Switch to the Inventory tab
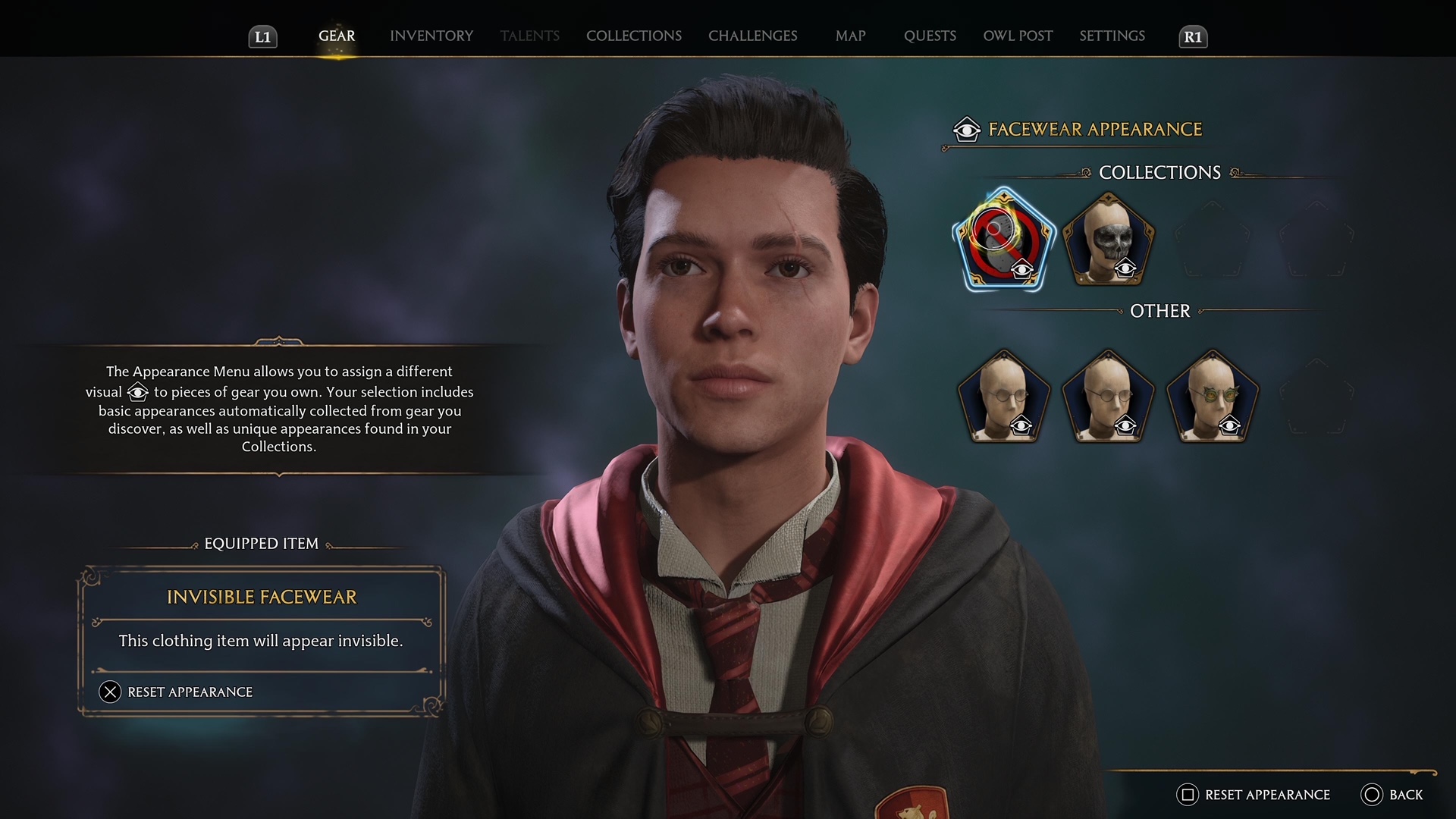 click(x=431, y=36)
